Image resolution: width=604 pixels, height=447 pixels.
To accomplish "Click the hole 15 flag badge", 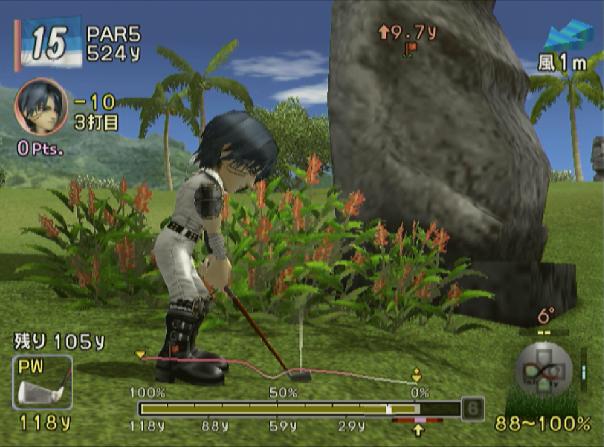I will click(46, 44).
